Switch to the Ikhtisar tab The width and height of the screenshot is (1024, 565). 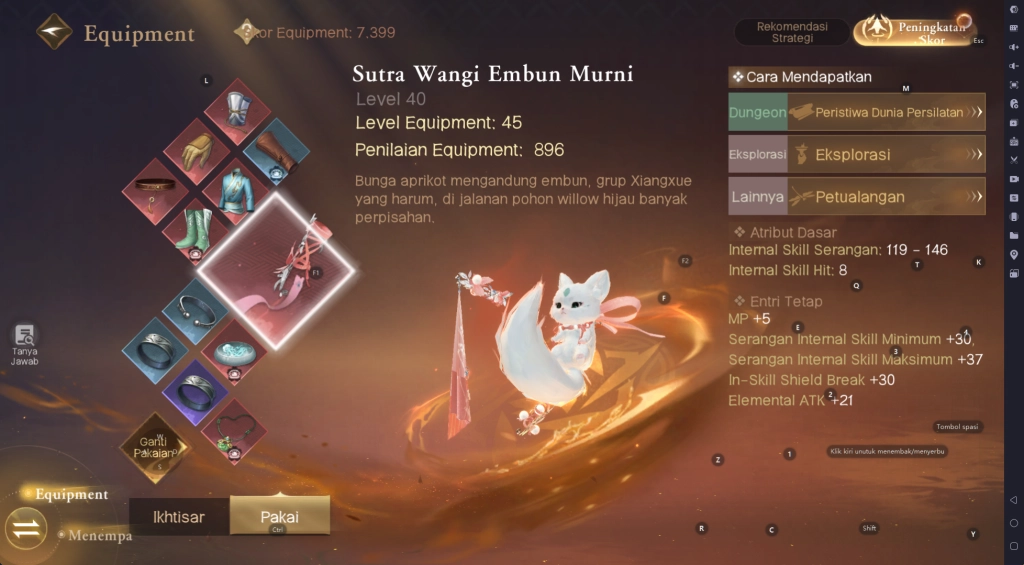[179, 517]
